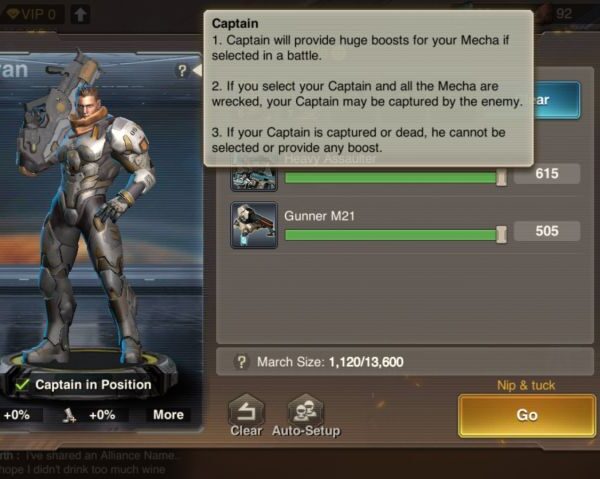Screen dimensions: 600x479
Task: Edit the Gunner M21 count field 505
Action: (547, 232)
